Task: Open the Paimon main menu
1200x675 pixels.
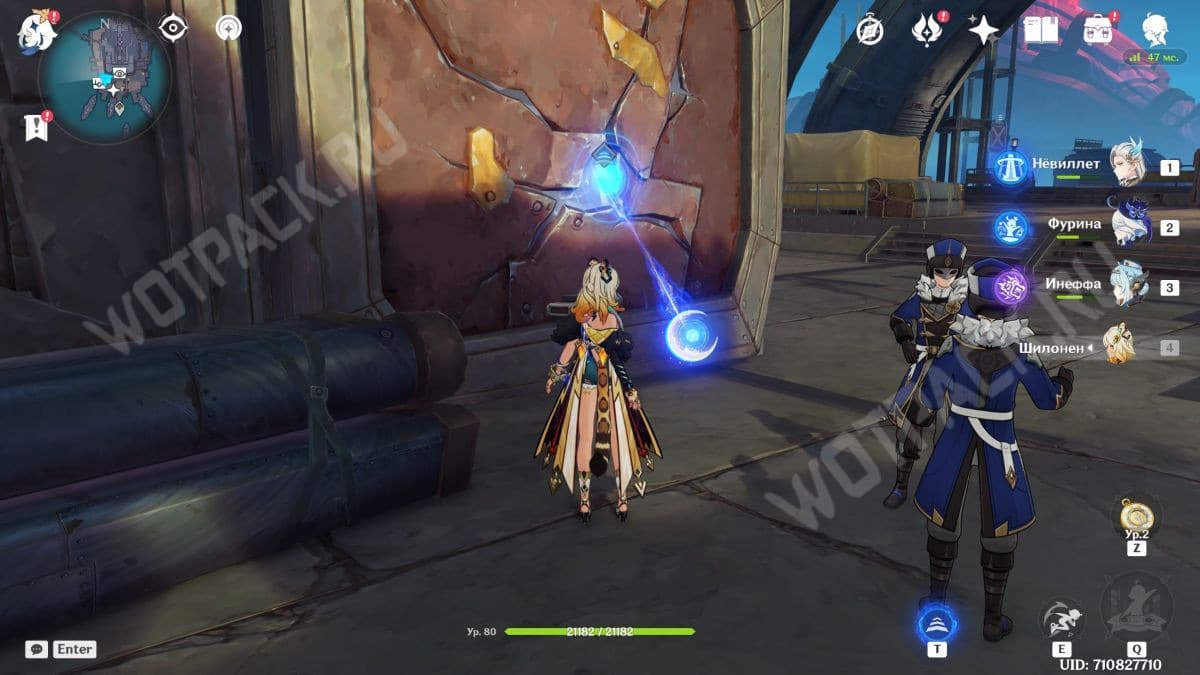Action: click(35, 32)
